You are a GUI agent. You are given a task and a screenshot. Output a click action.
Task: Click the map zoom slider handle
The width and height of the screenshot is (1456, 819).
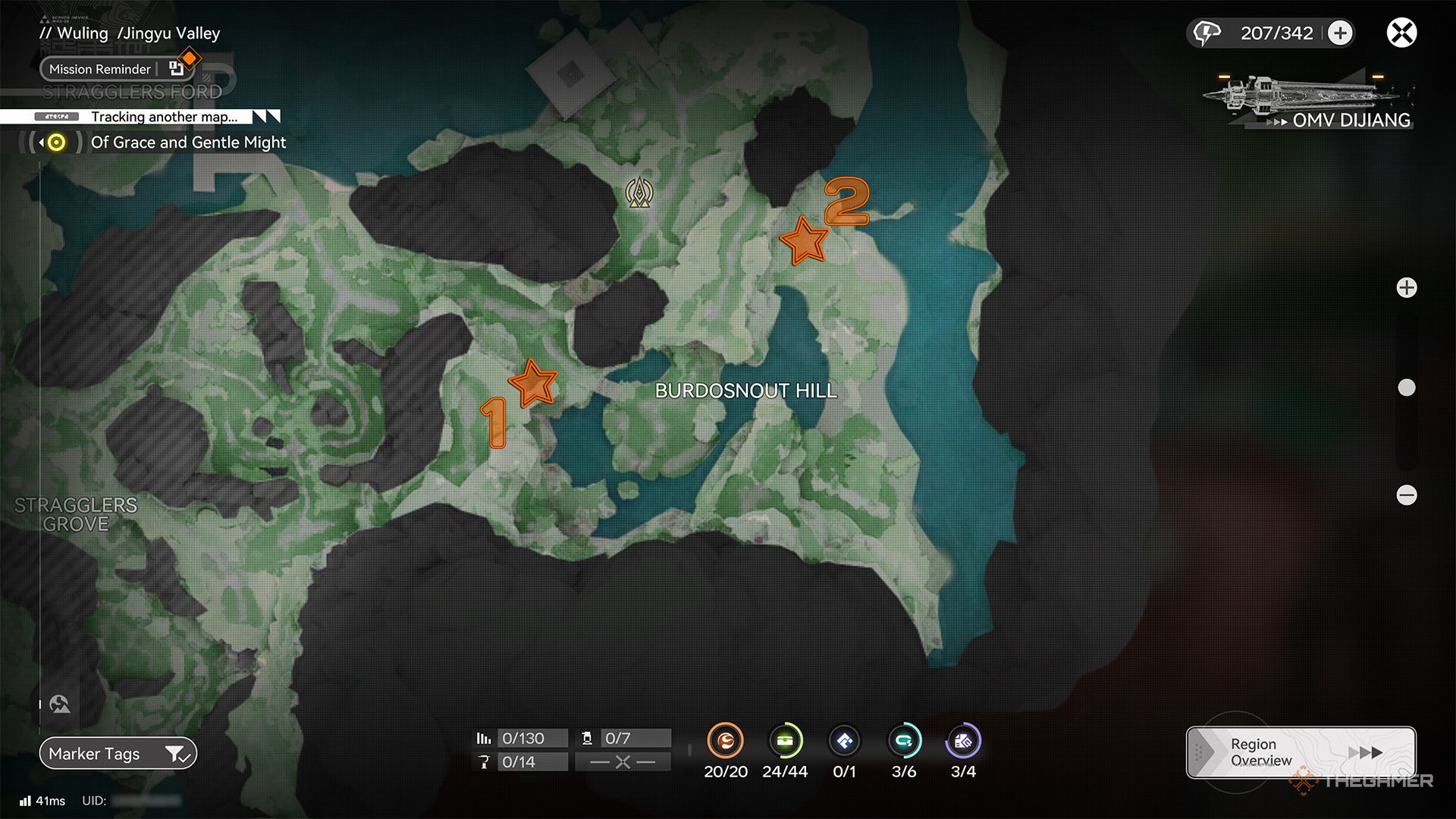[1407, 388]
